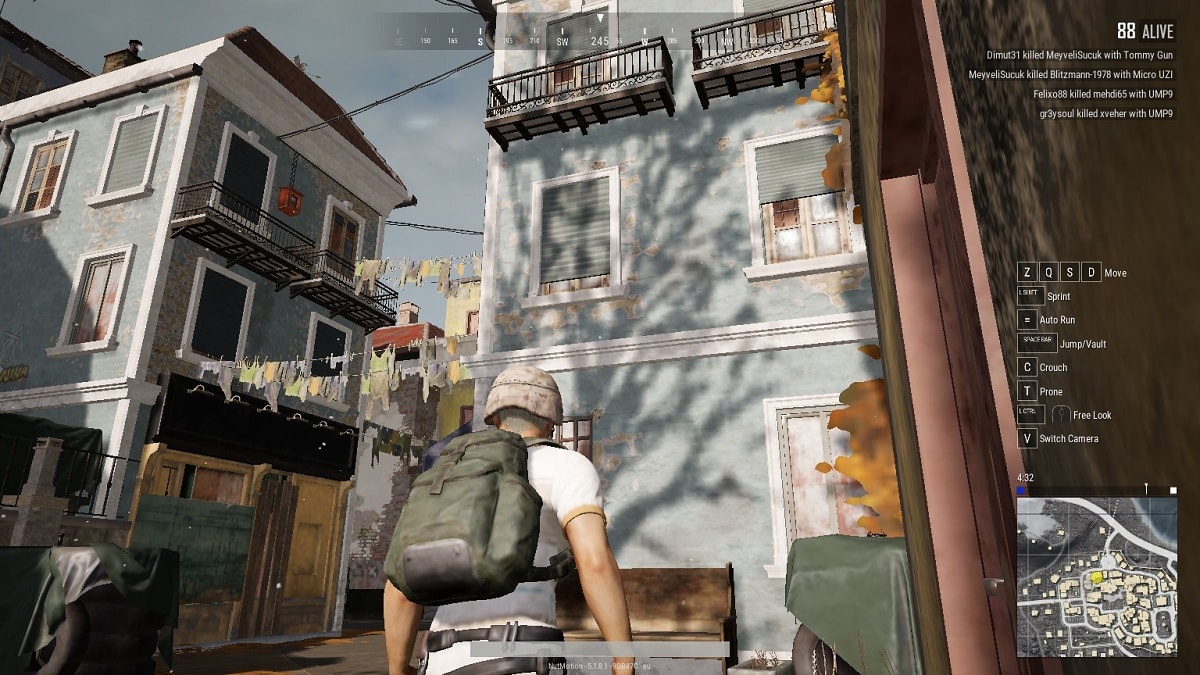This screenshot has width=1200, height=675.
Task: Open the minimap of the town
Action: (1096, 576)
